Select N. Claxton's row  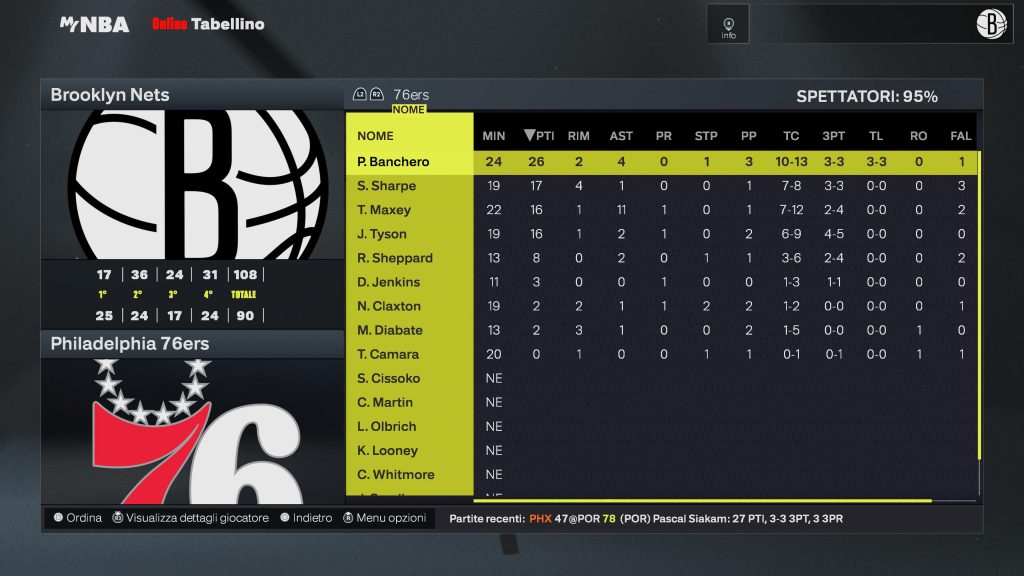[x=389, y=306]
